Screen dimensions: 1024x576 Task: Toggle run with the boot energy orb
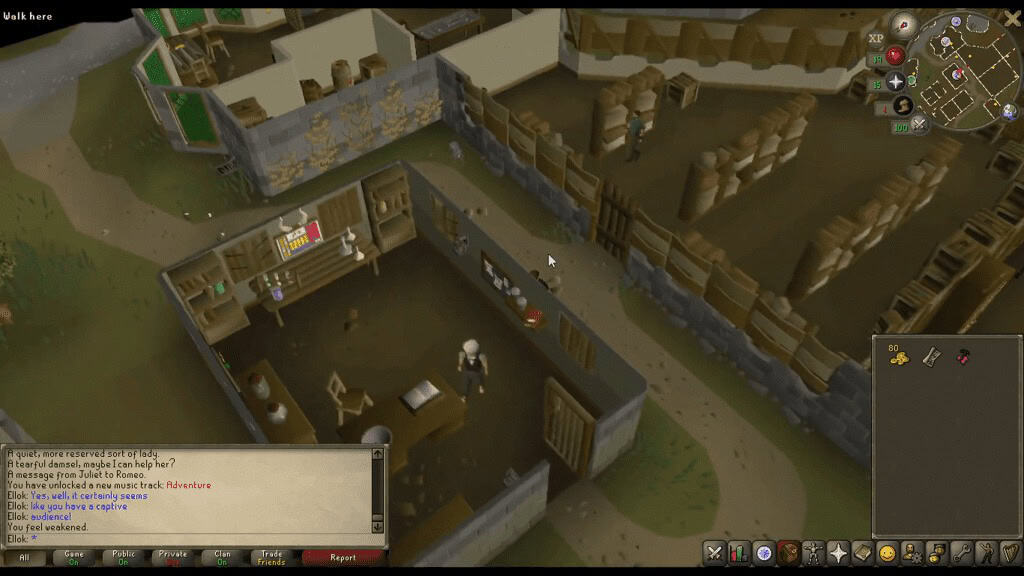(903, 106)
